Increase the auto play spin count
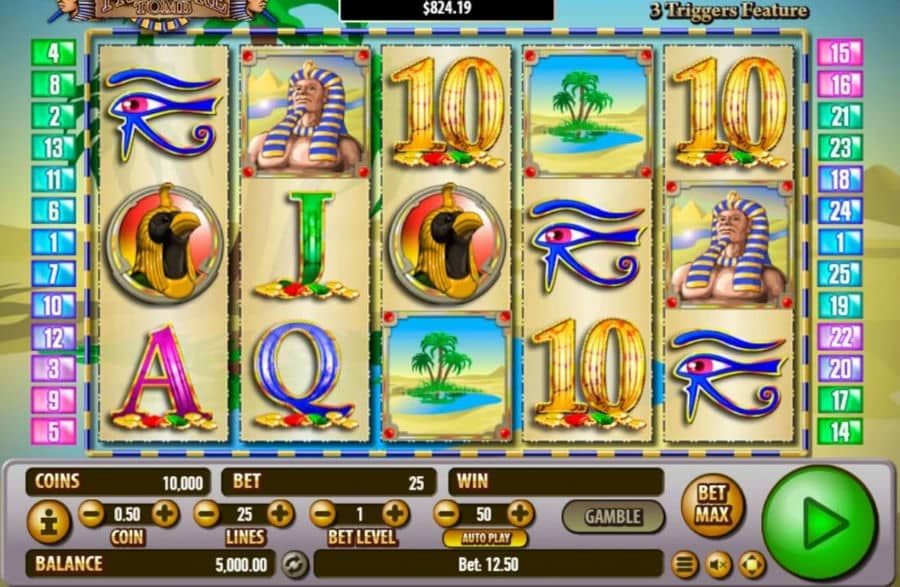900x587 pixels. click(x=520, y=515)
